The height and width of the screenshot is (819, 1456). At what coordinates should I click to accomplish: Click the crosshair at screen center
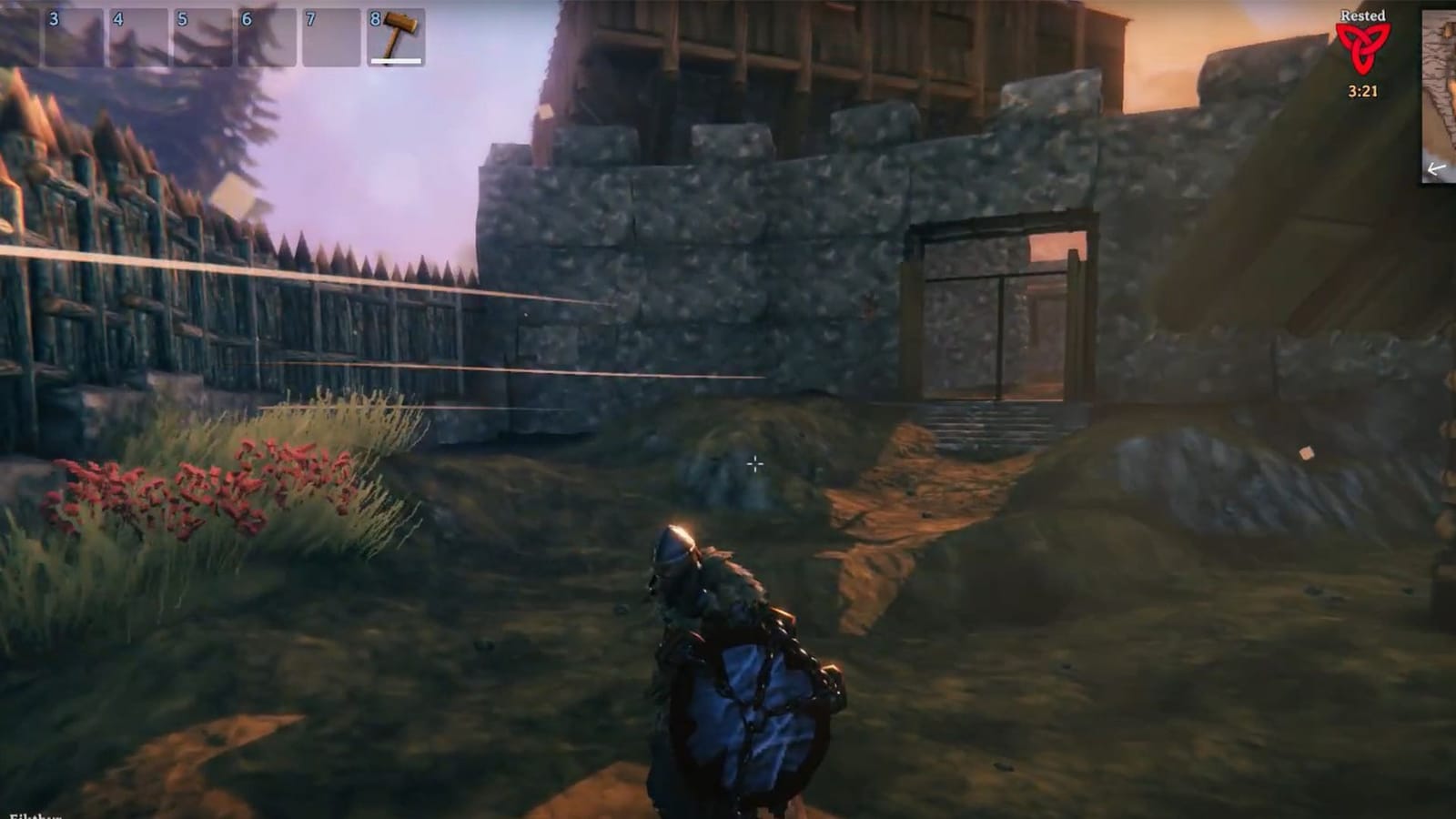(x=755, y=464)
